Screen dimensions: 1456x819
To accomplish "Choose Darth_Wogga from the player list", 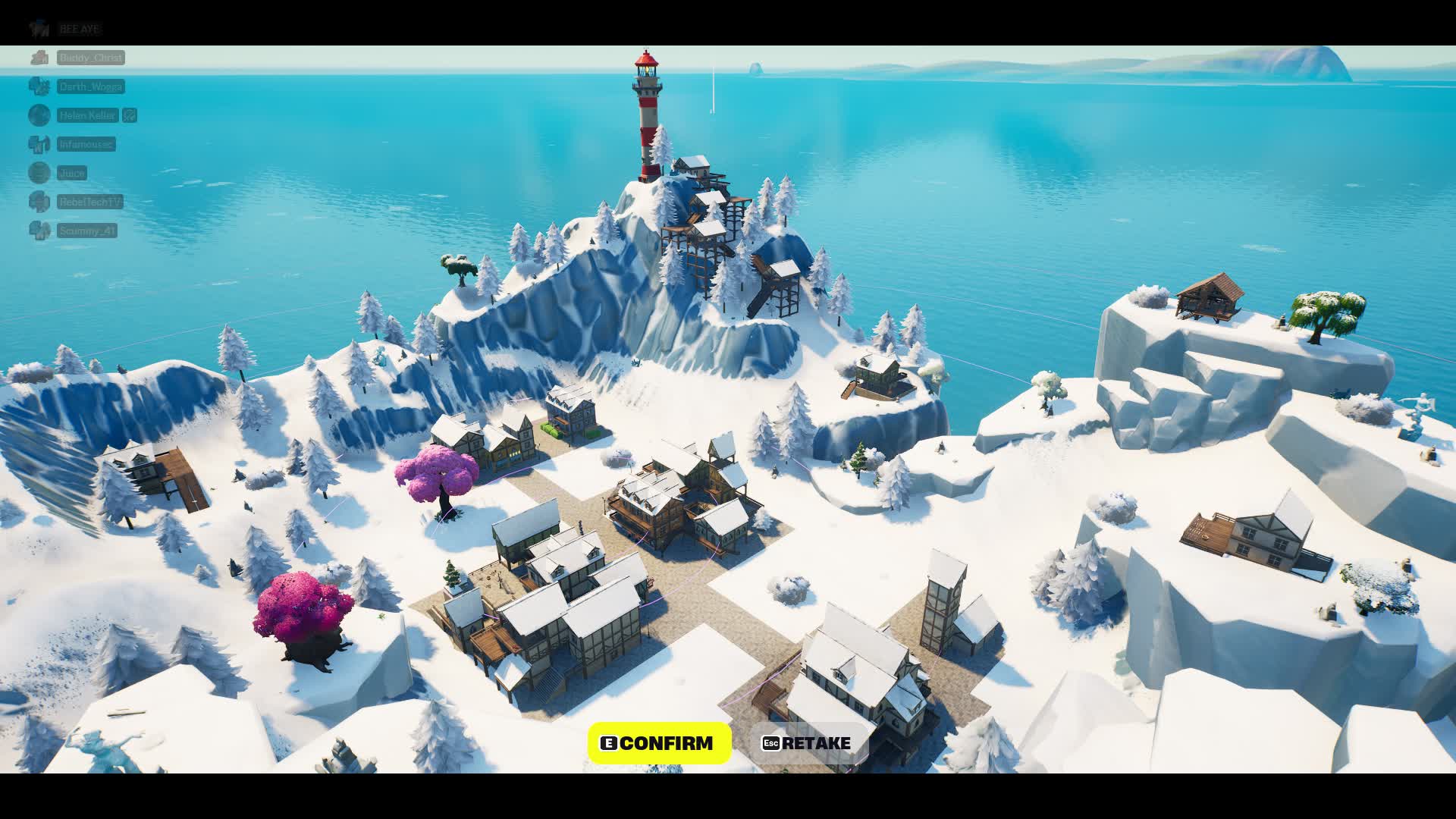I will coord(90,86).
